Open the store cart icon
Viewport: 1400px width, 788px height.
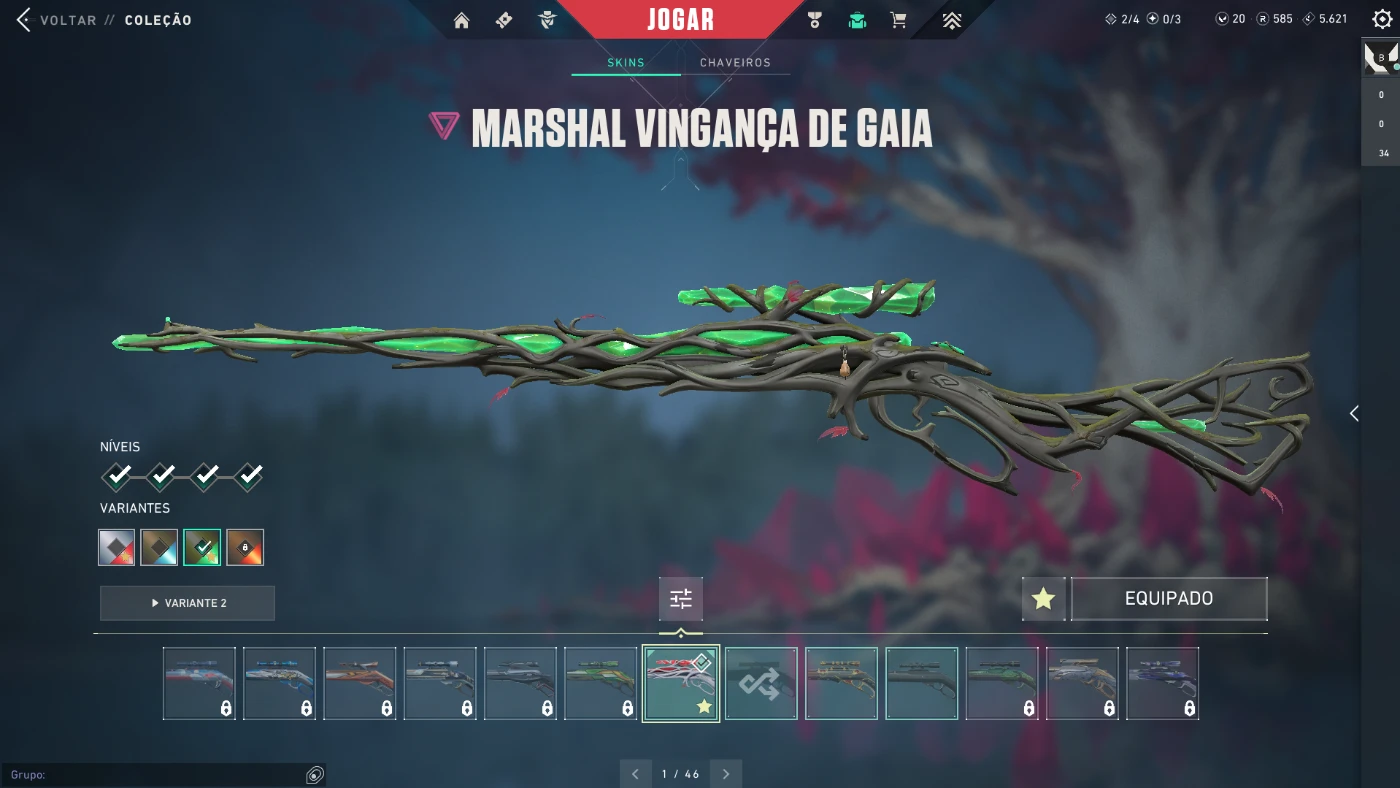click(898, 20)
